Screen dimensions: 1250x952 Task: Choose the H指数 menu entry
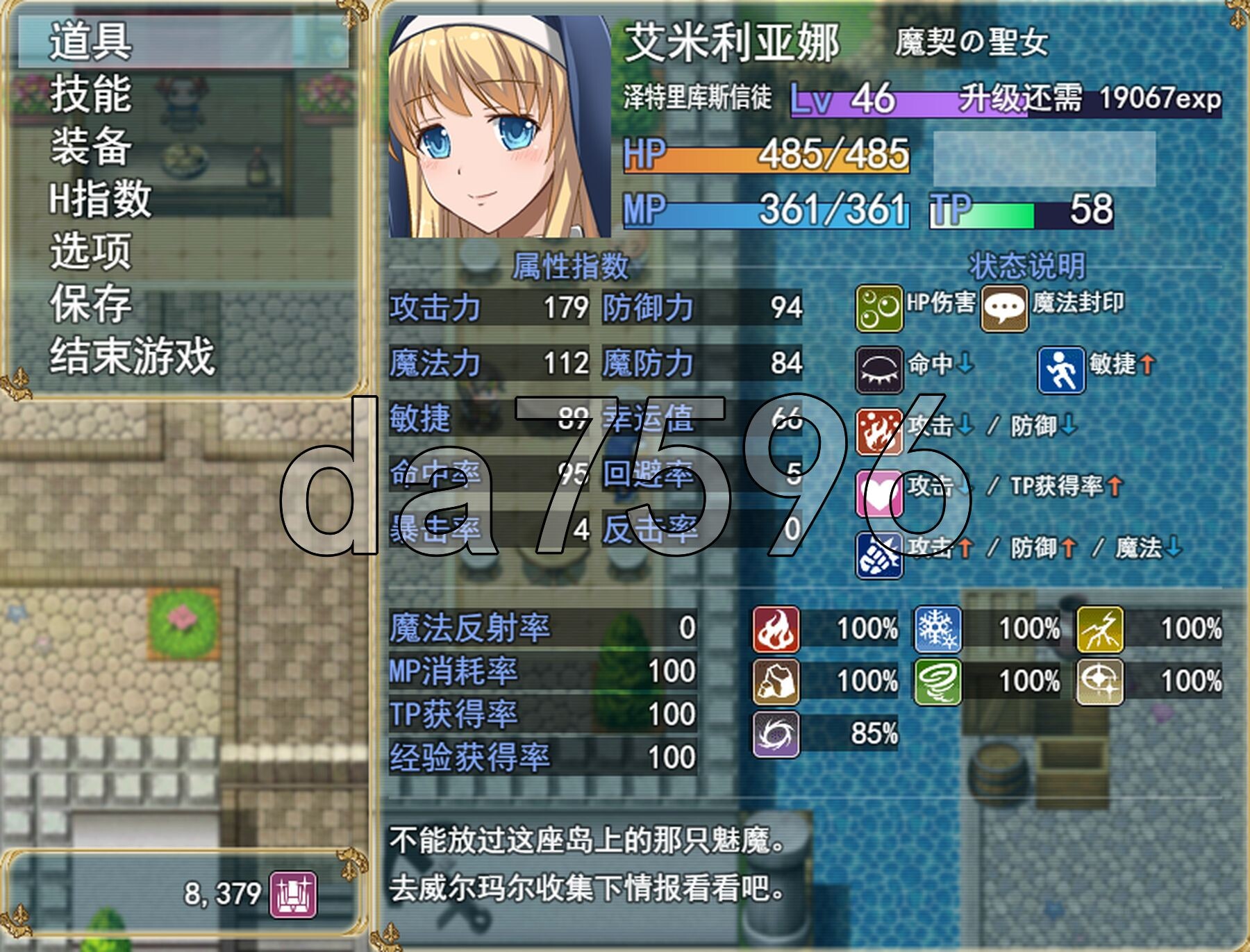[100, 199]
